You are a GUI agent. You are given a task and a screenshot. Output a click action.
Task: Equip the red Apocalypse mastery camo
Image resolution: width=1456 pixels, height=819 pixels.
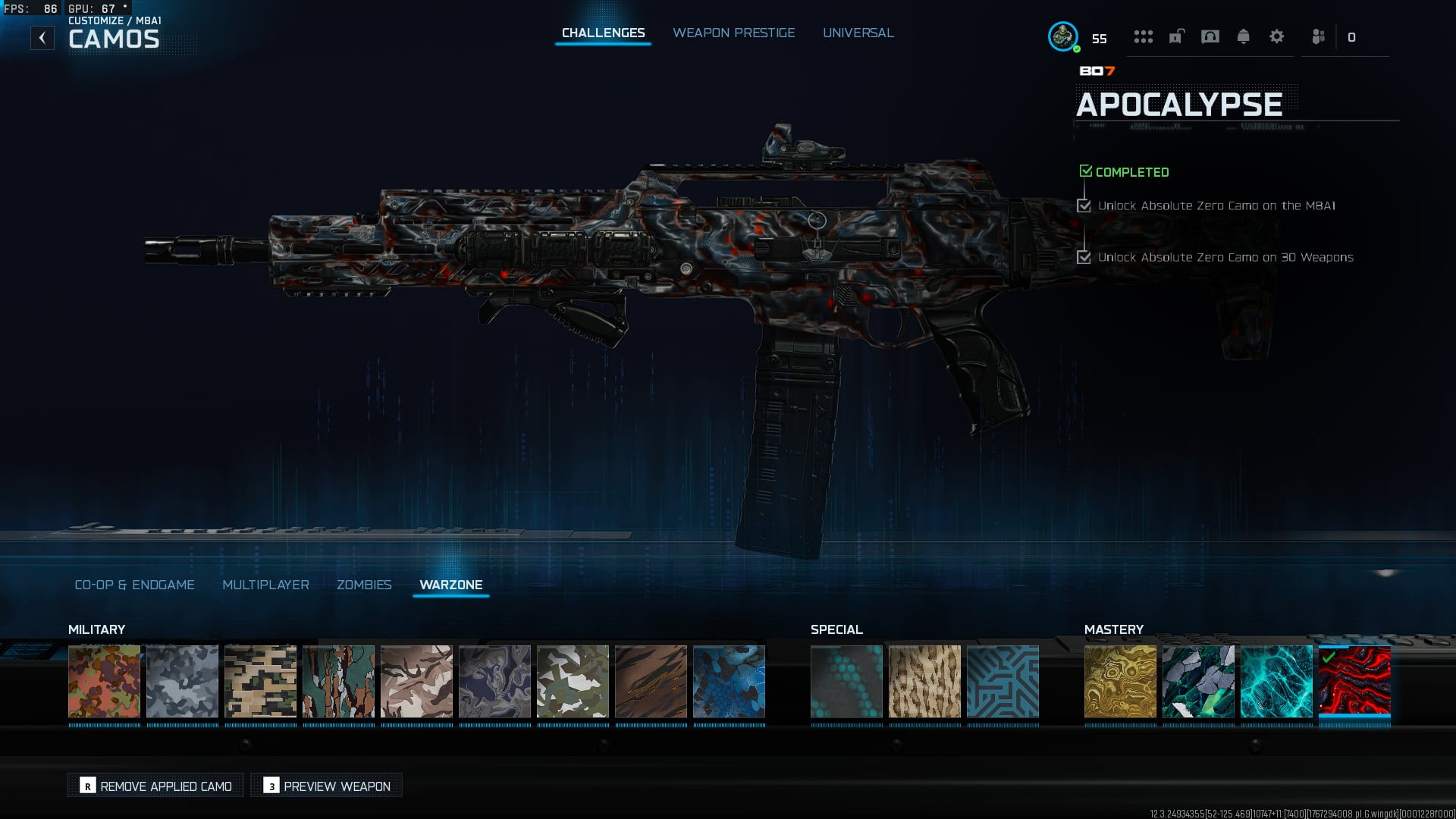pyautogui.click(x=1354, y=681)
